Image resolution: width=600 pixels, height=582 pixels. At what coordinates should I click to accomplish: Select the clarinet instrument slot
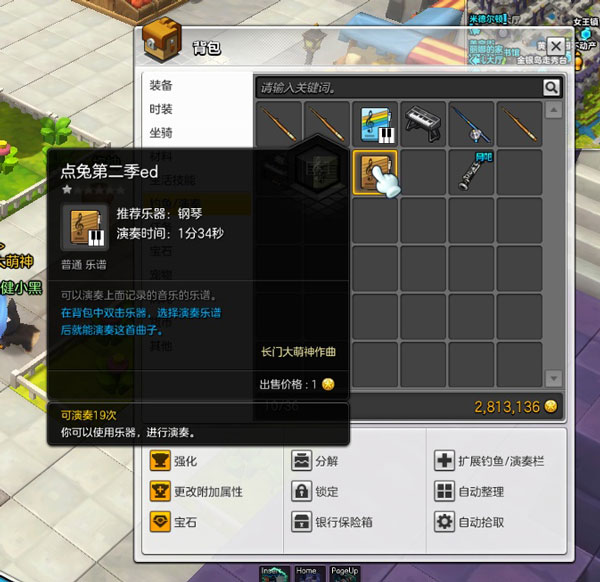tap(471, 171)
